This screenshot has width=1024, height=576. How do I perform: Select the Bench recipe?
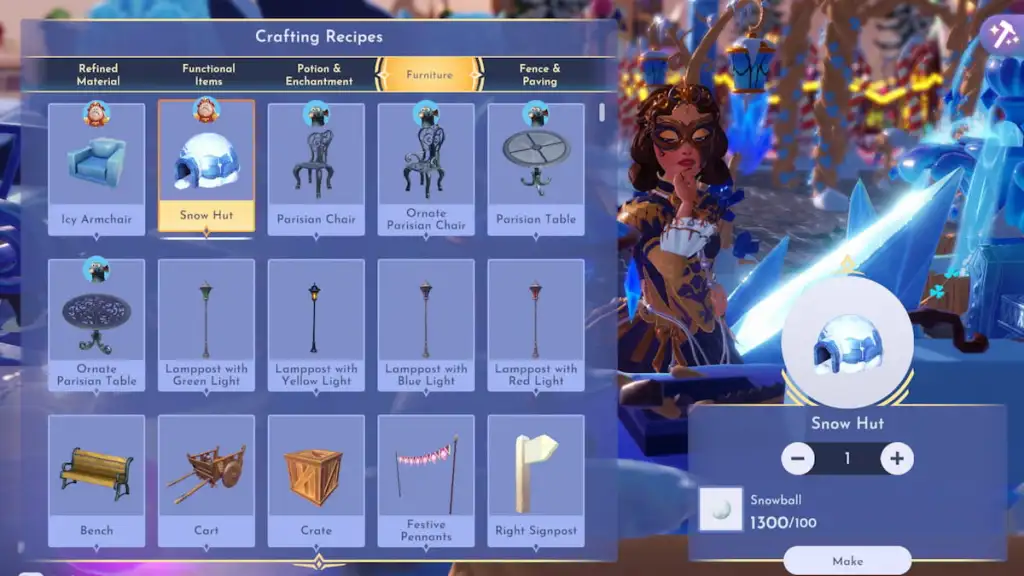[x=97, y=480]
